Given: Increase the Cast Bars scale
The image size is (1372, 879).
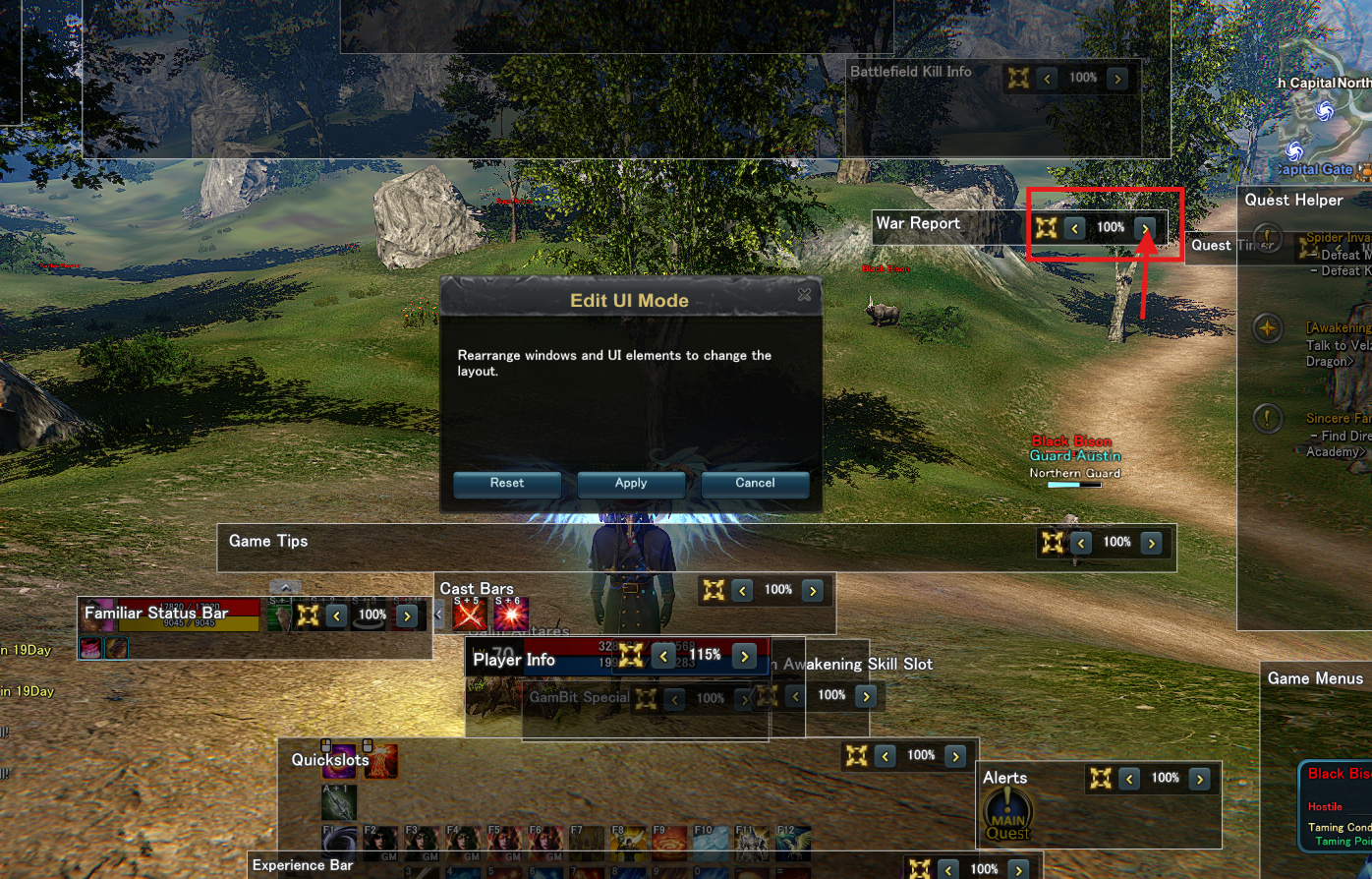Looking at the screenshot, I should tap(813, 591).
